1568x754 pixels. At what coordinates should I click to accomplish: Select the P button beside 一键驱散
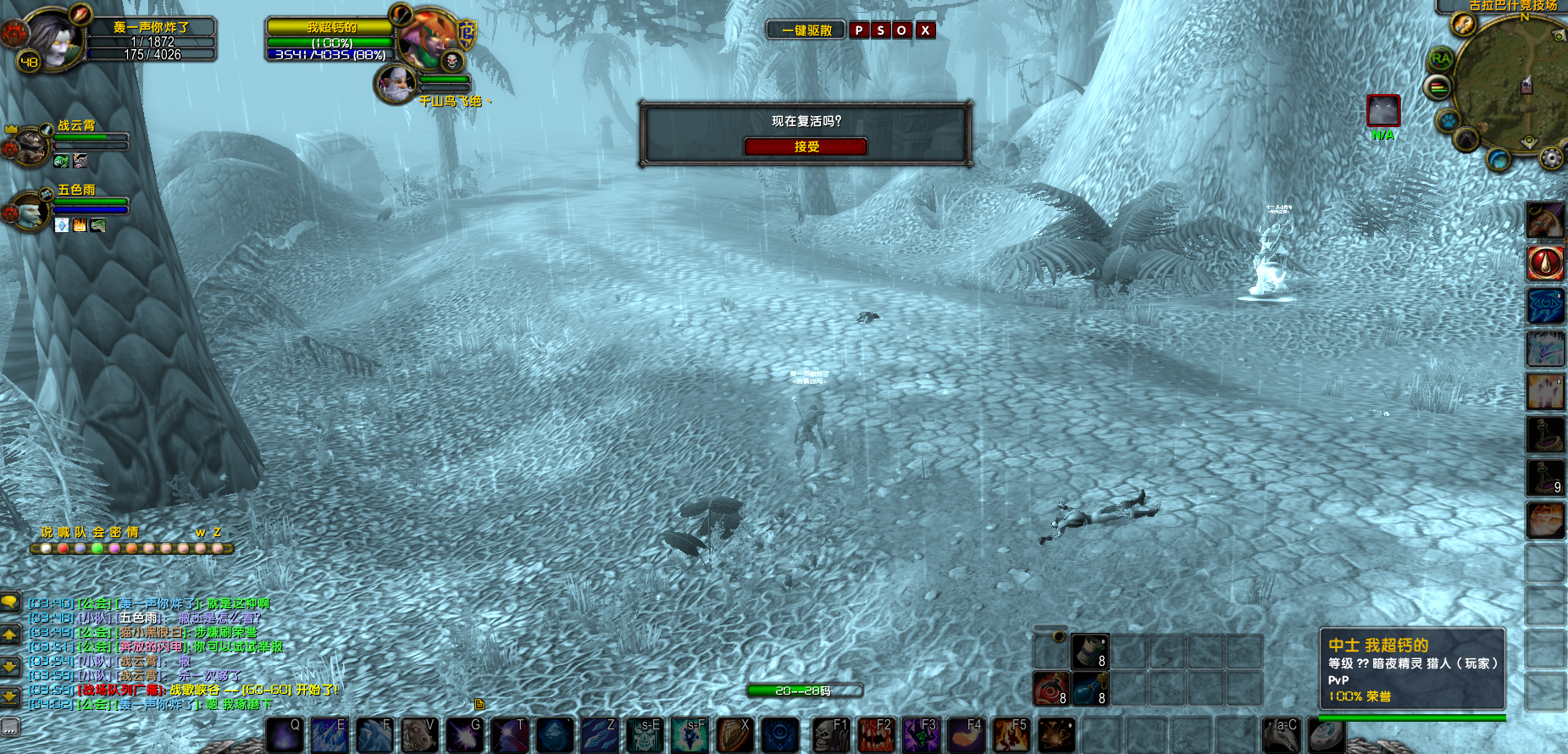point(859,30)
